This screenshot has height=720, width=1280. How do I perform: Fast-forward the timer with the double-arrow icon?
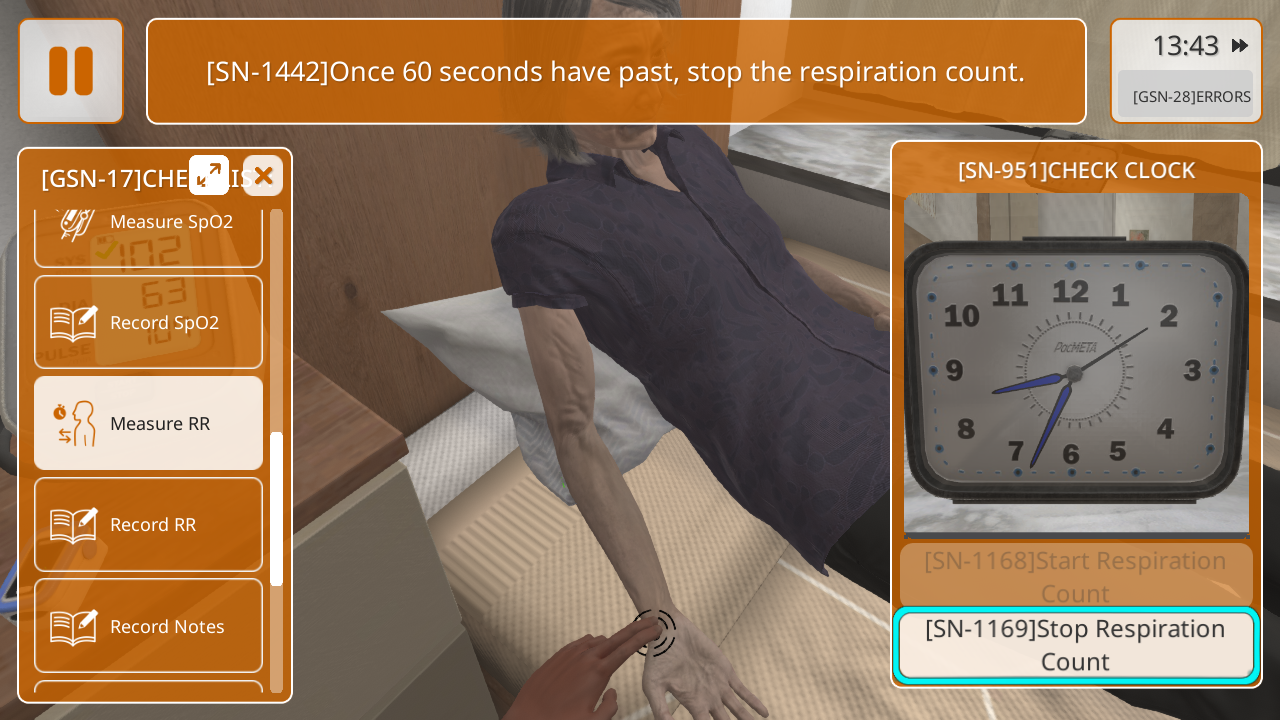point(1240,45)
